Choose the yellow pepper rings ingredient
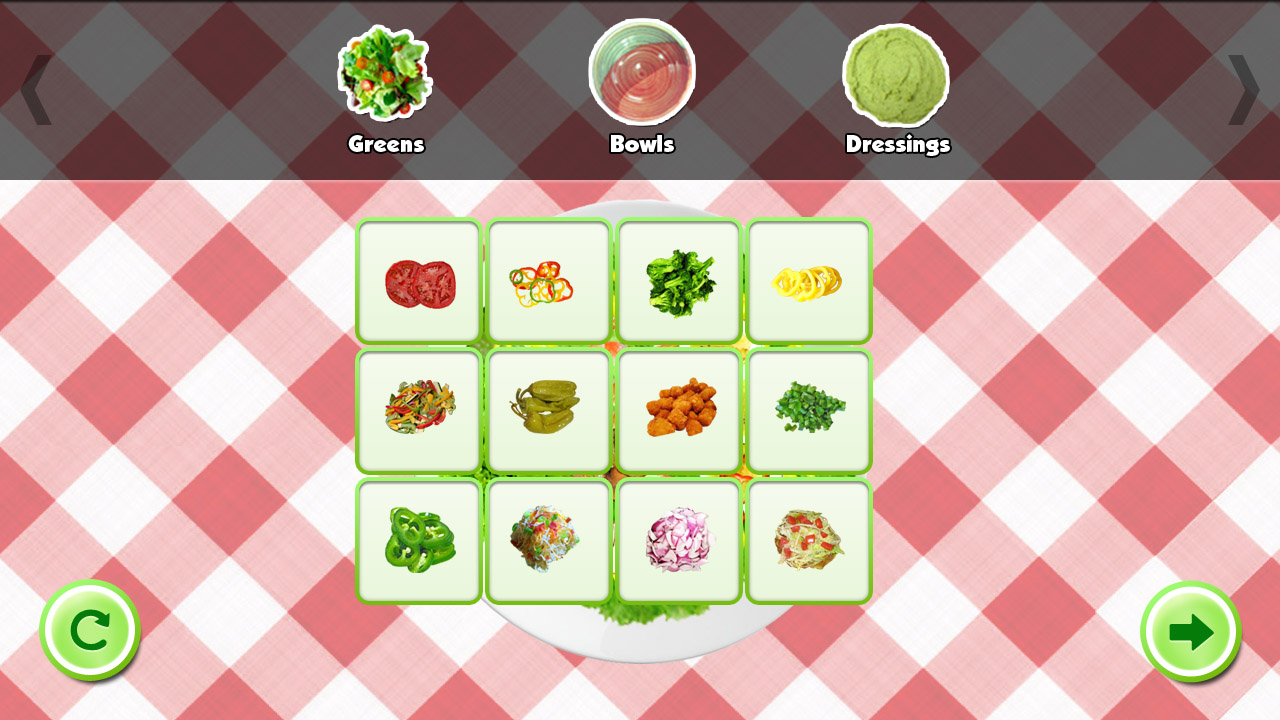Screen dimensions: 1280x720 coord(809,281)
